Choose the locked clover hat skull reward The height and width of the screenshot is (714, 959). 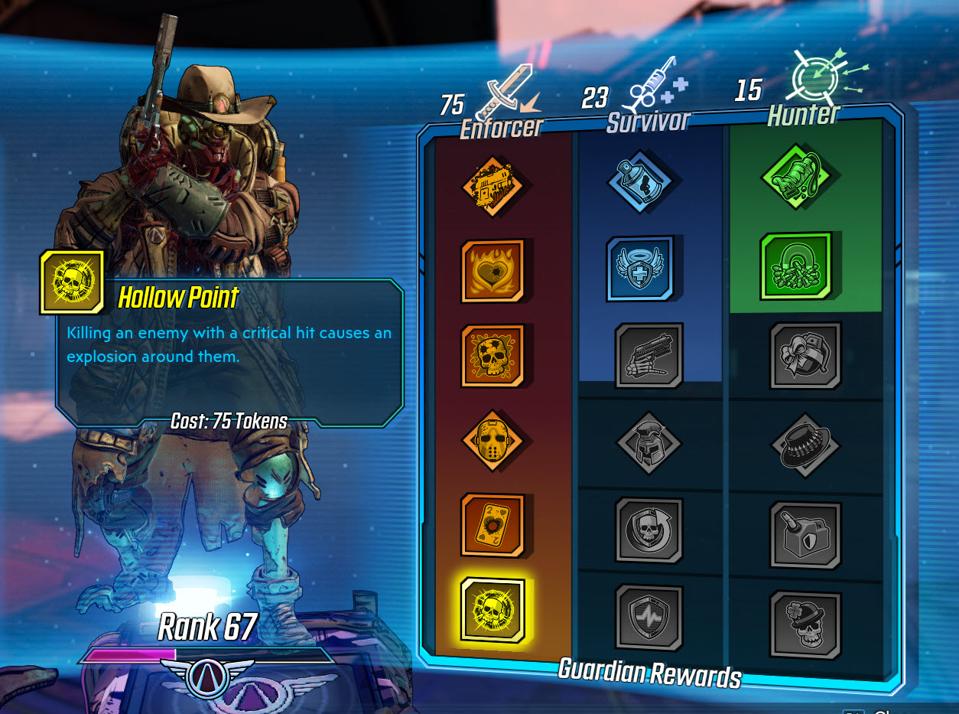(805, 624)
